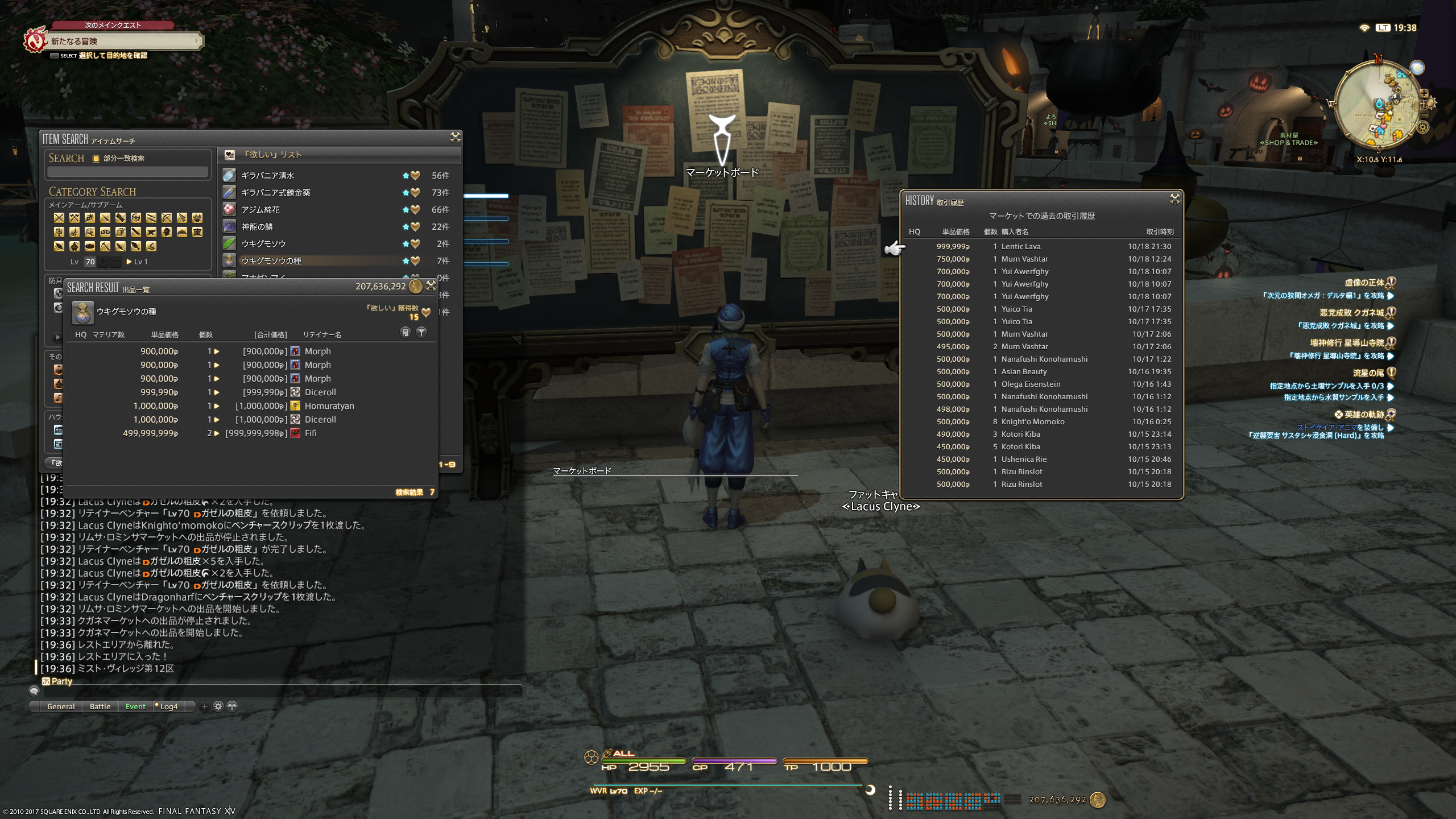Toggle the 部分一致検索 partial match checkbox
The height and width of the screenshot is (819, 1456).
[96, 159]
